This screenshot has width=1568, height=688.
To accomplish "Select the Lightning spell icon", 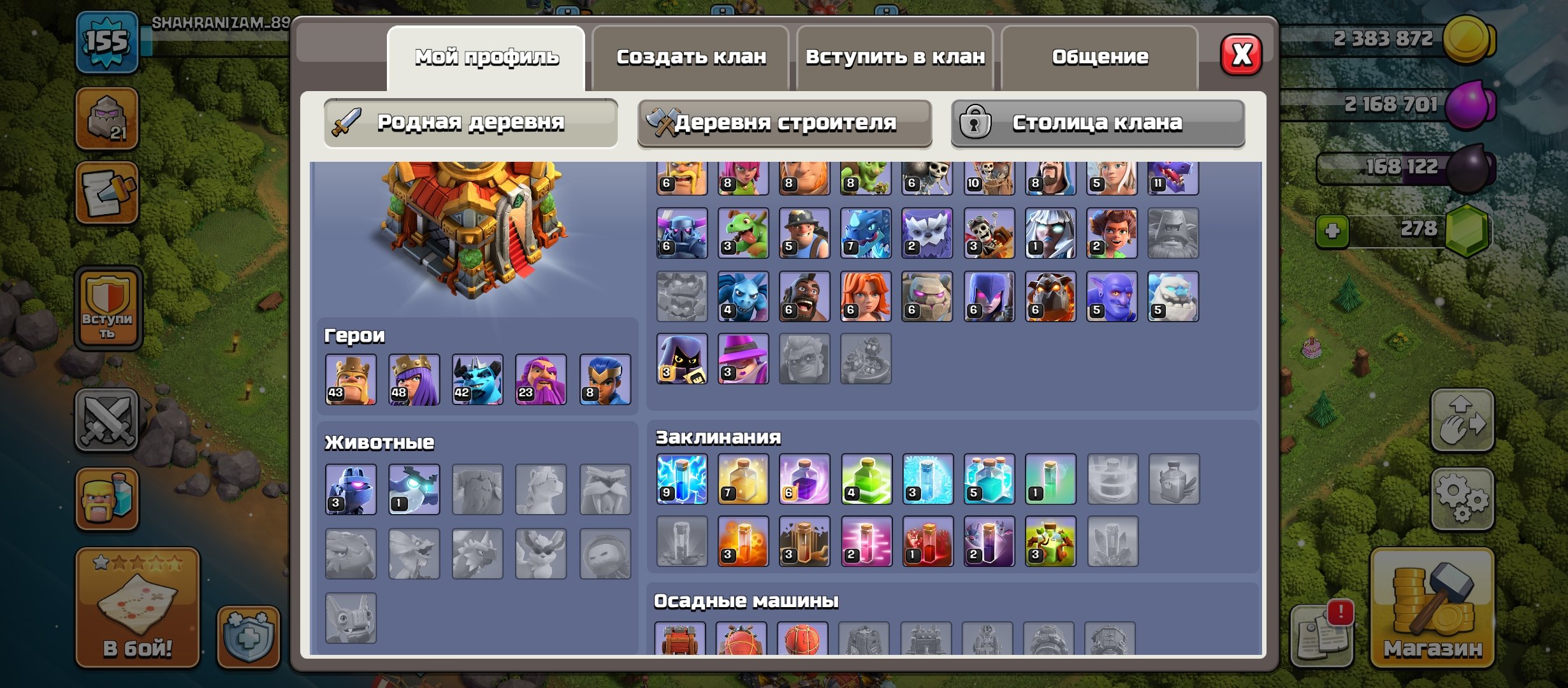I will click(x=681, y=480).
